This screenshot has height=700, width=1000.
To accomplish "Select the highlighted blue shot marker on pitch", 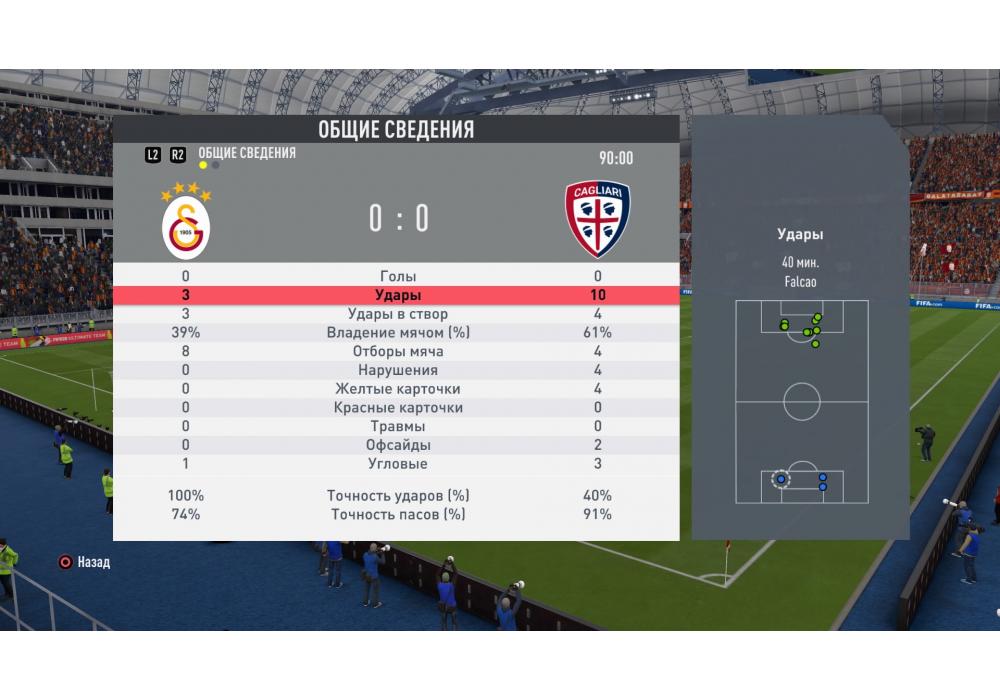I will click(781, 480).
